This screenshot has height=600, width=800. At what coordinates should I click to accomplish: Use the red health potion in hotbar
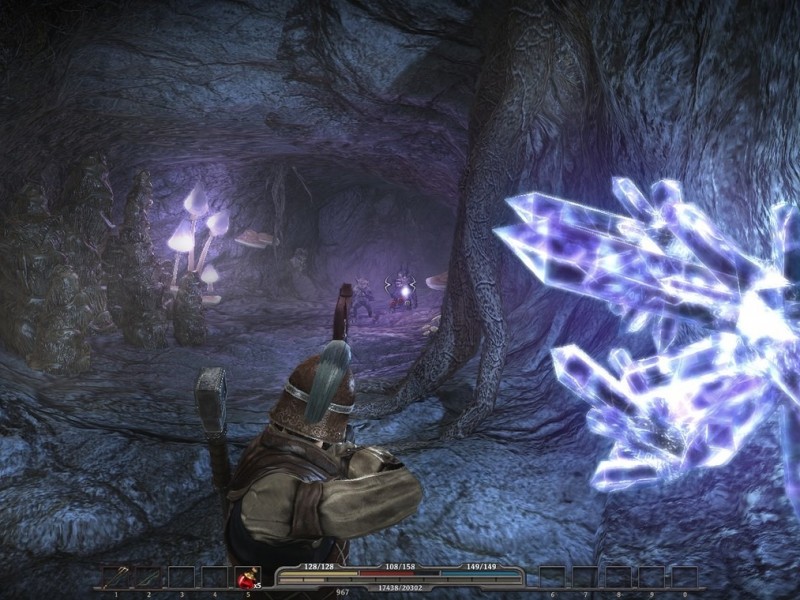point(246,577)
